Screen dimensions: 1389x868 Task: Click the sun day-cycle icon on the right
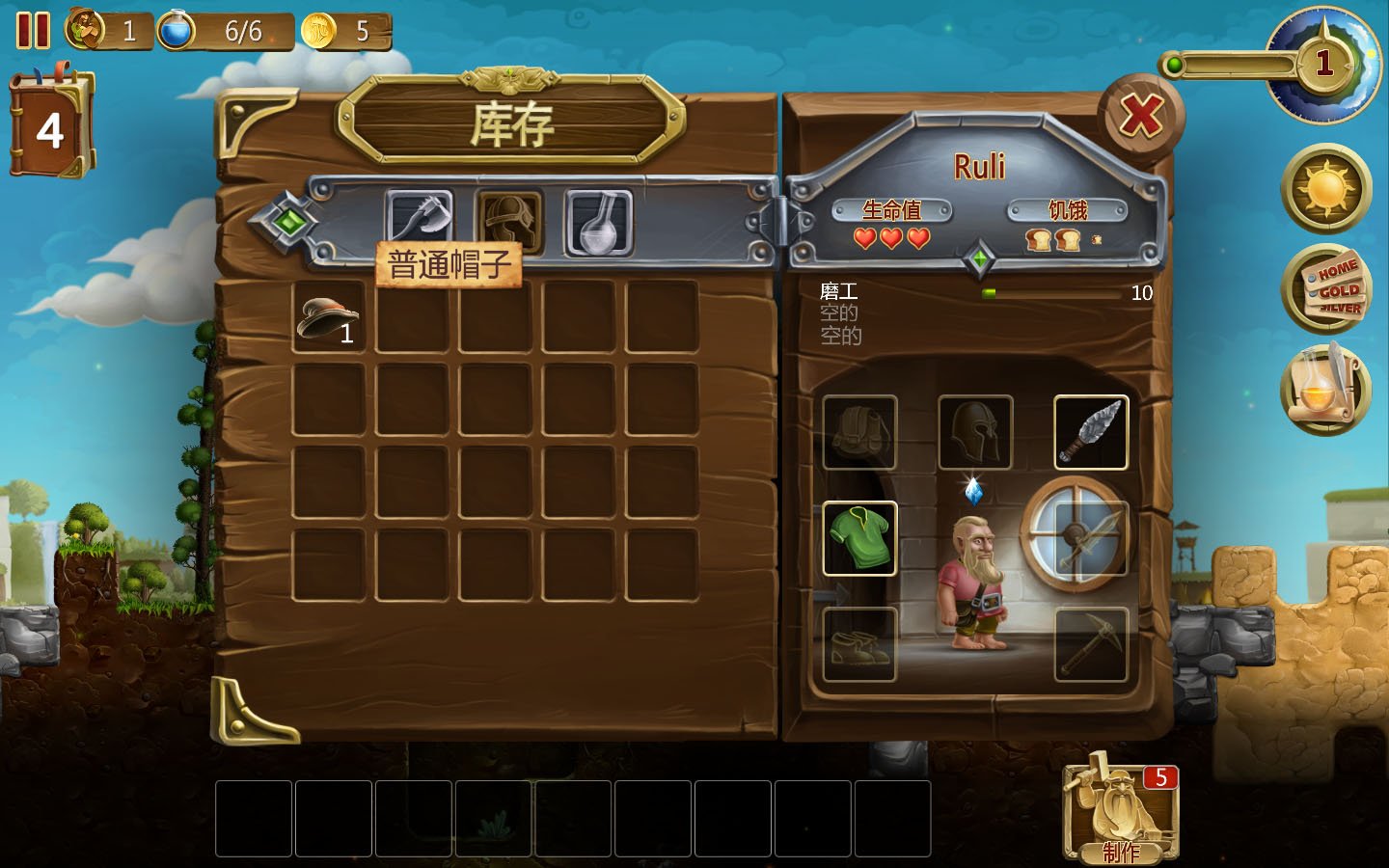1325,189
